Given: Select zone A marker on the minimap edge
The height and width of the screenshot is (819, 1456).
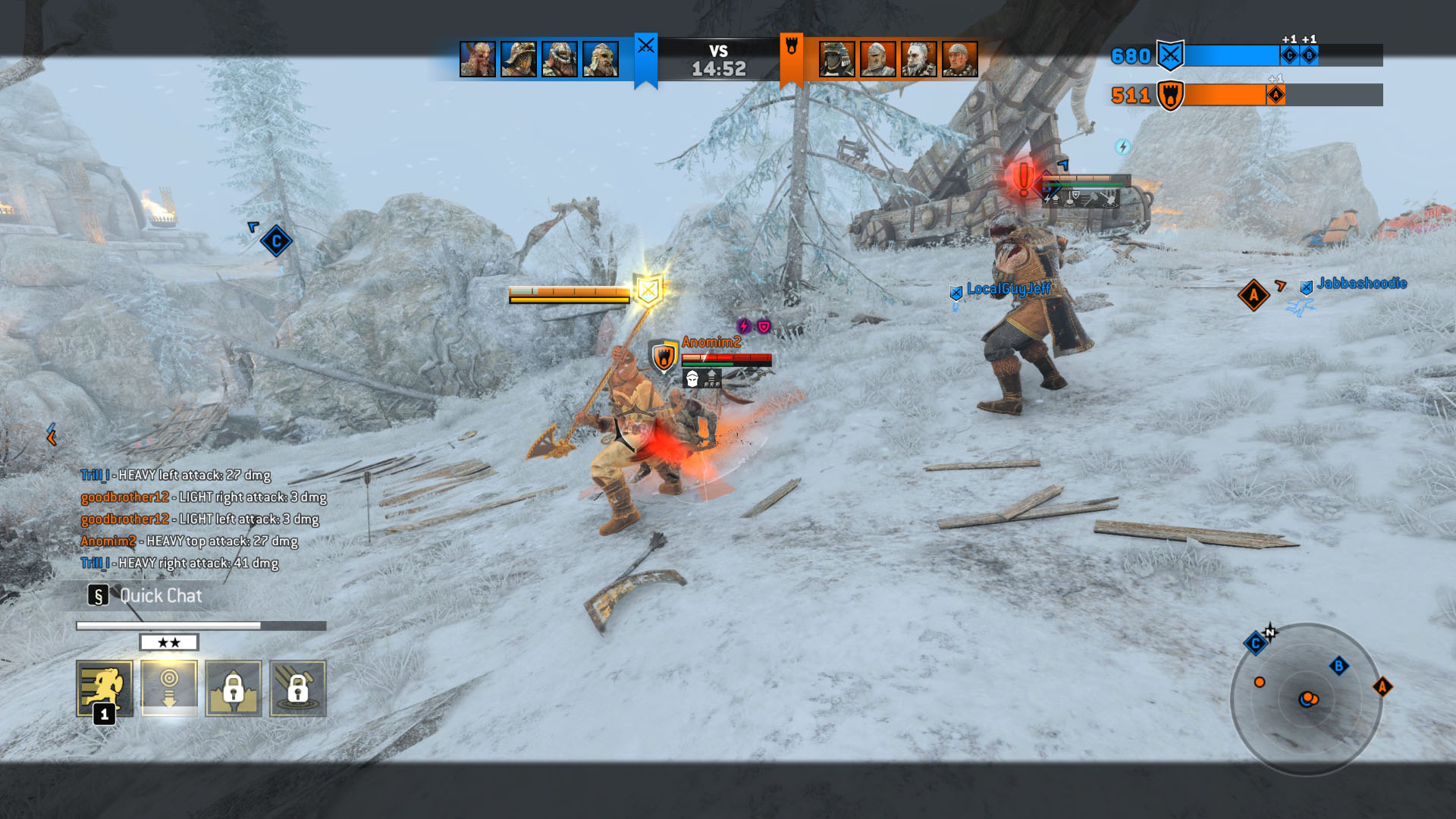Looking at the screenshot, I should coord(1382,687).
